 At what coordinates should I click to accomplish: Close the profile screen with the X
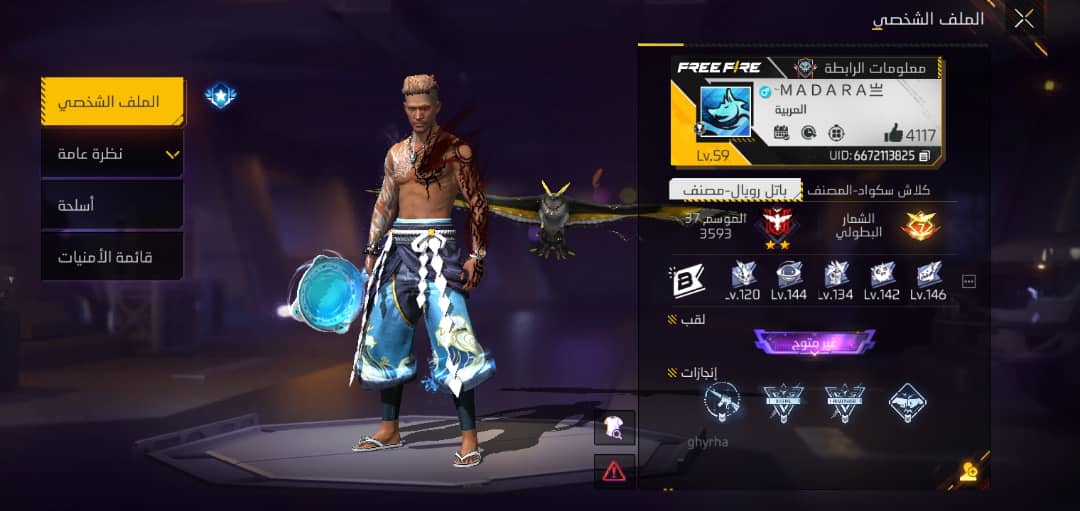point(1024,19)
